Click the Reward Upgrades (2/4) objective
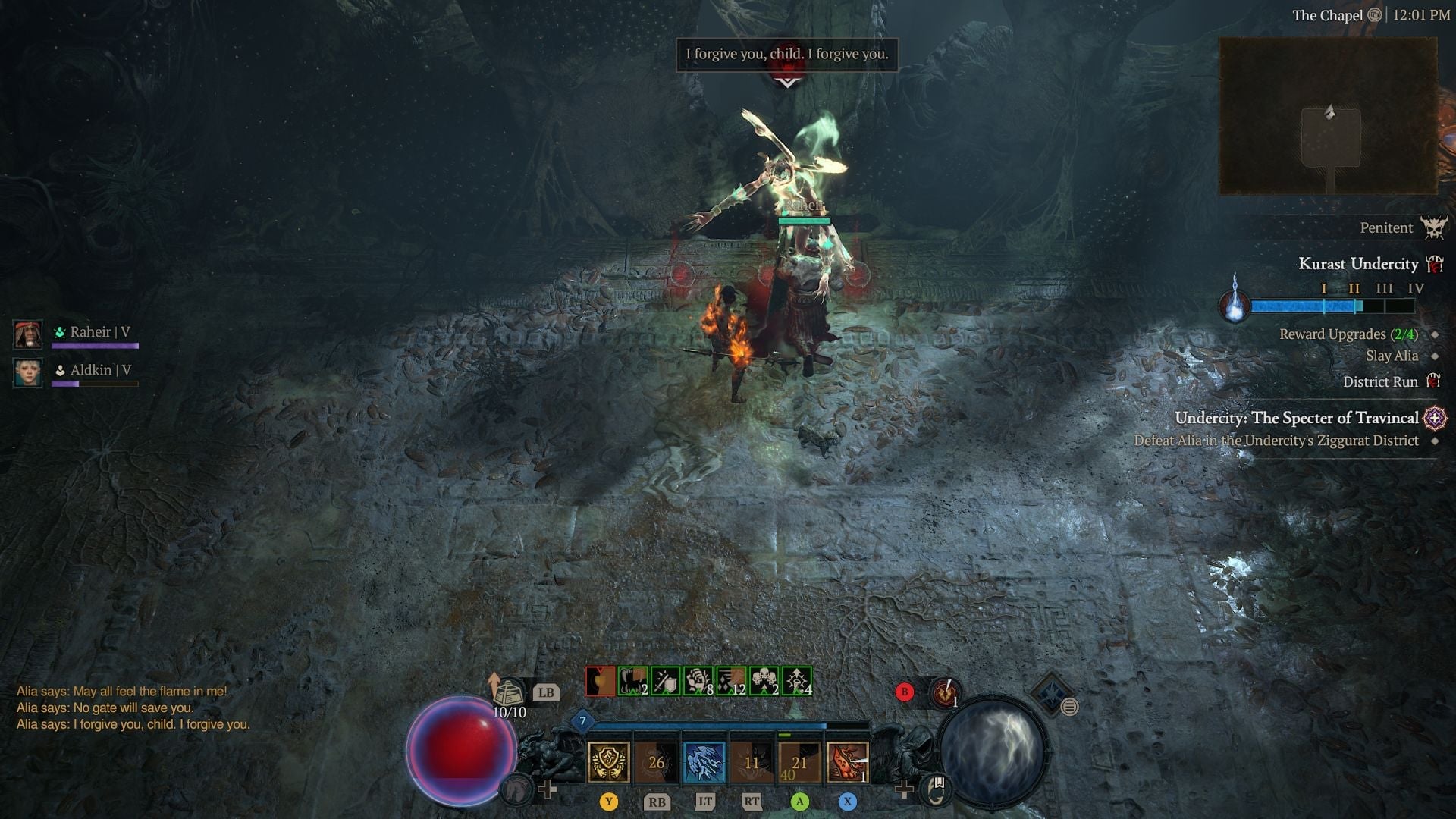 (x=1348, y=334)
